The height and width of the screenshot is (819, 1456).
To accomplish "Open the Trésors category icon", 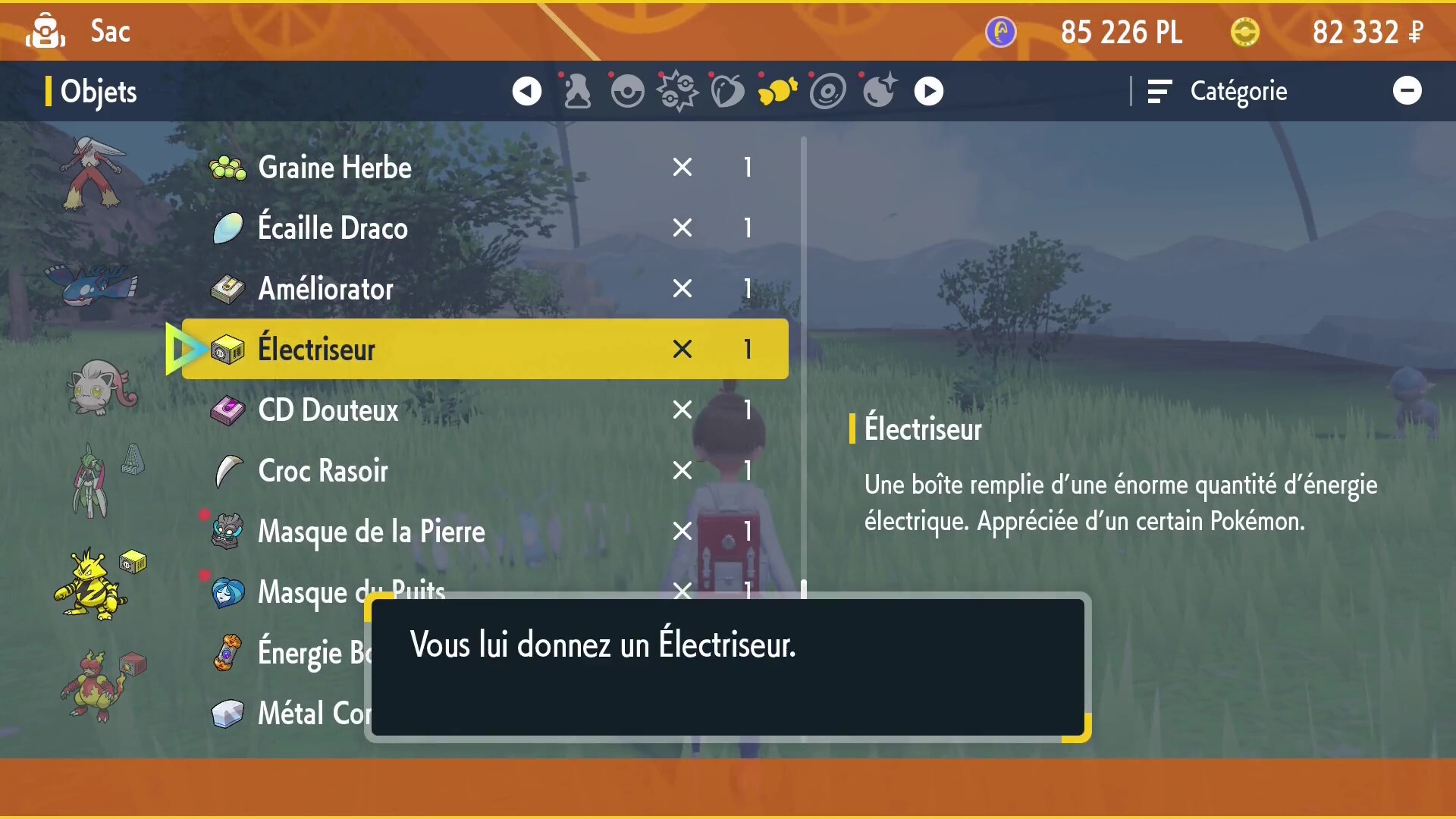I will pos(576,90).
